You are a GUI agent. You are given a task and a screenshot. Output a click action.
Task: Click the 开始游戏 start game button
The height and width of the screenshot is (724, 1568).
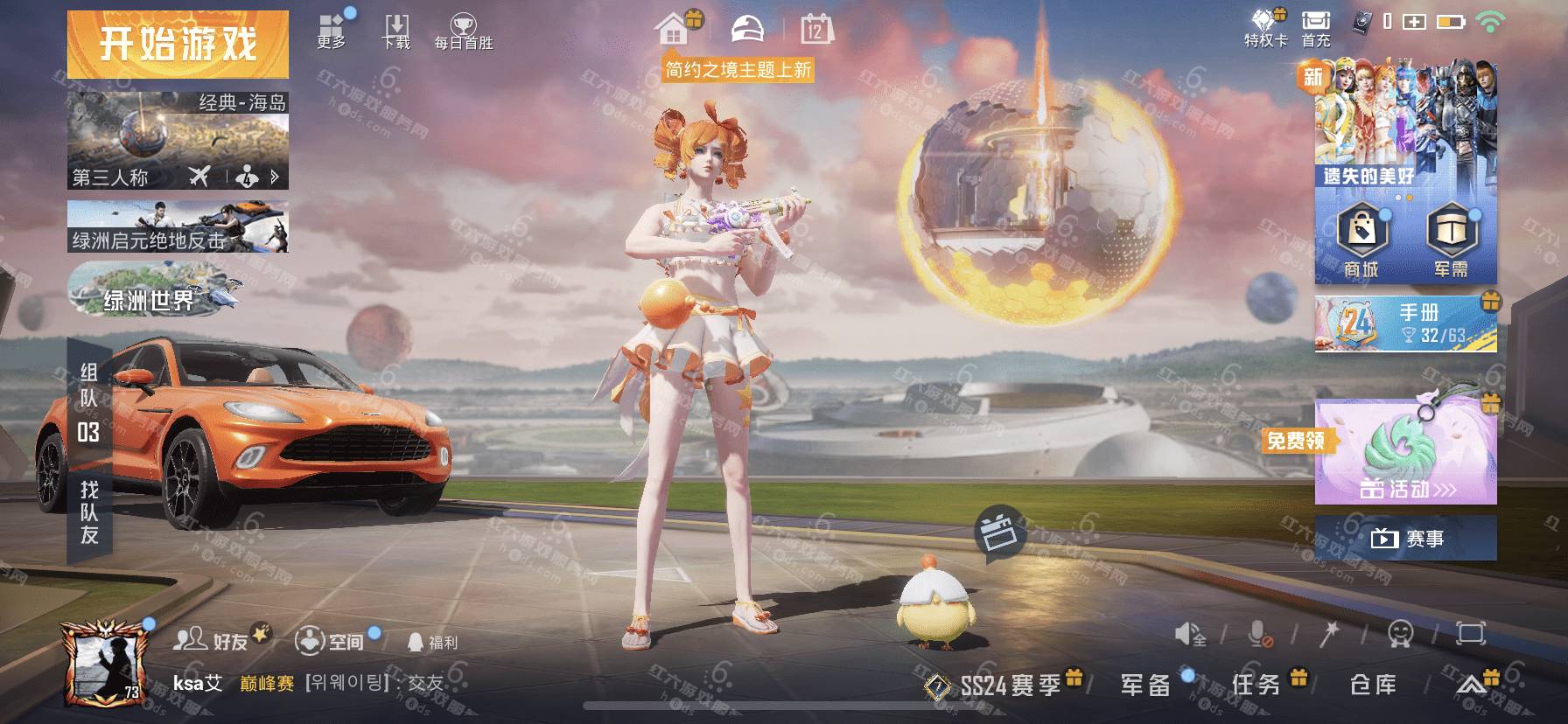[178, 44]
